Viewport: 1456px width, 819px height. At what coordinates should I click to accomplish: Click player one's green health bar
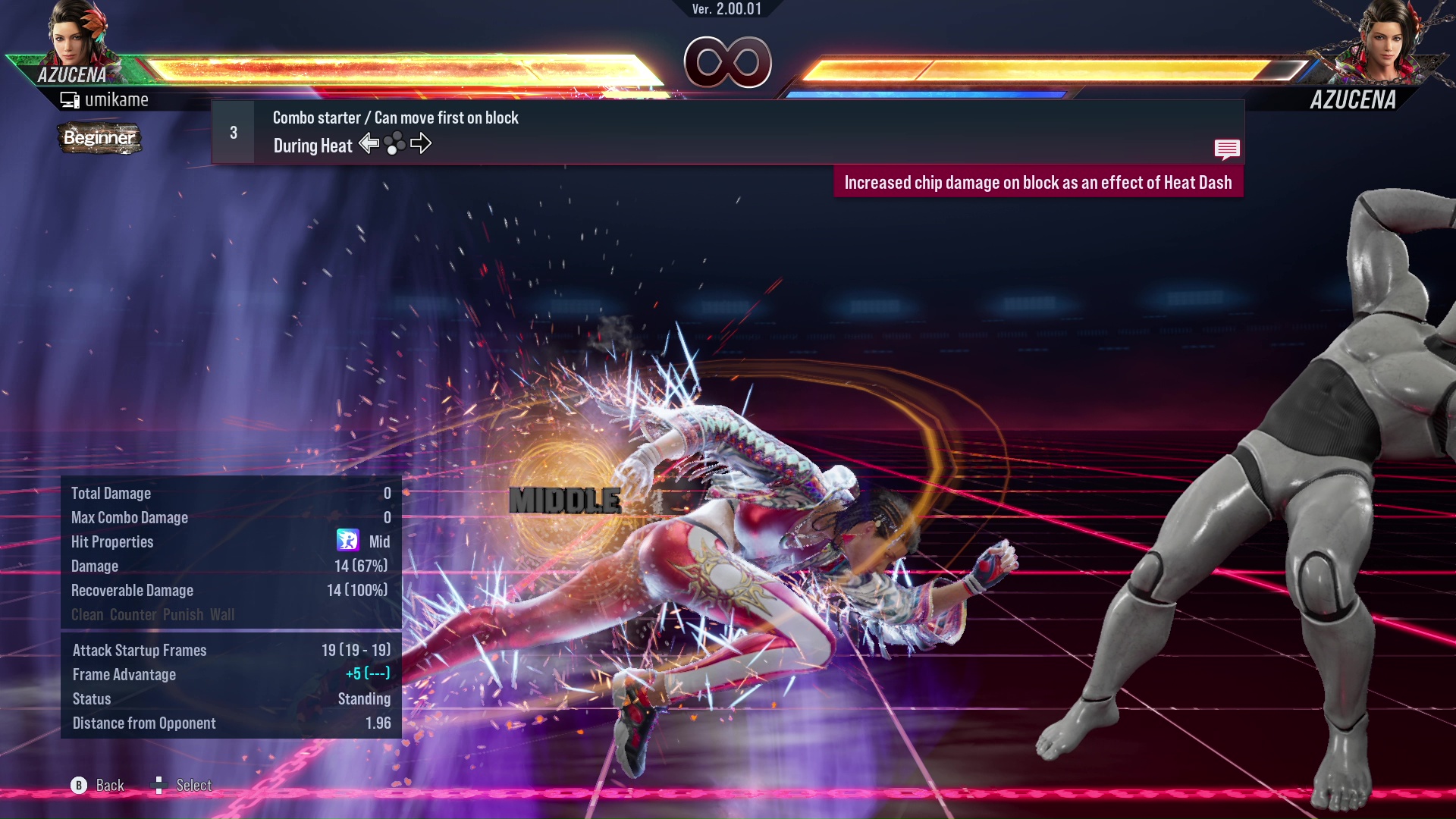click(x=379, y=64)
